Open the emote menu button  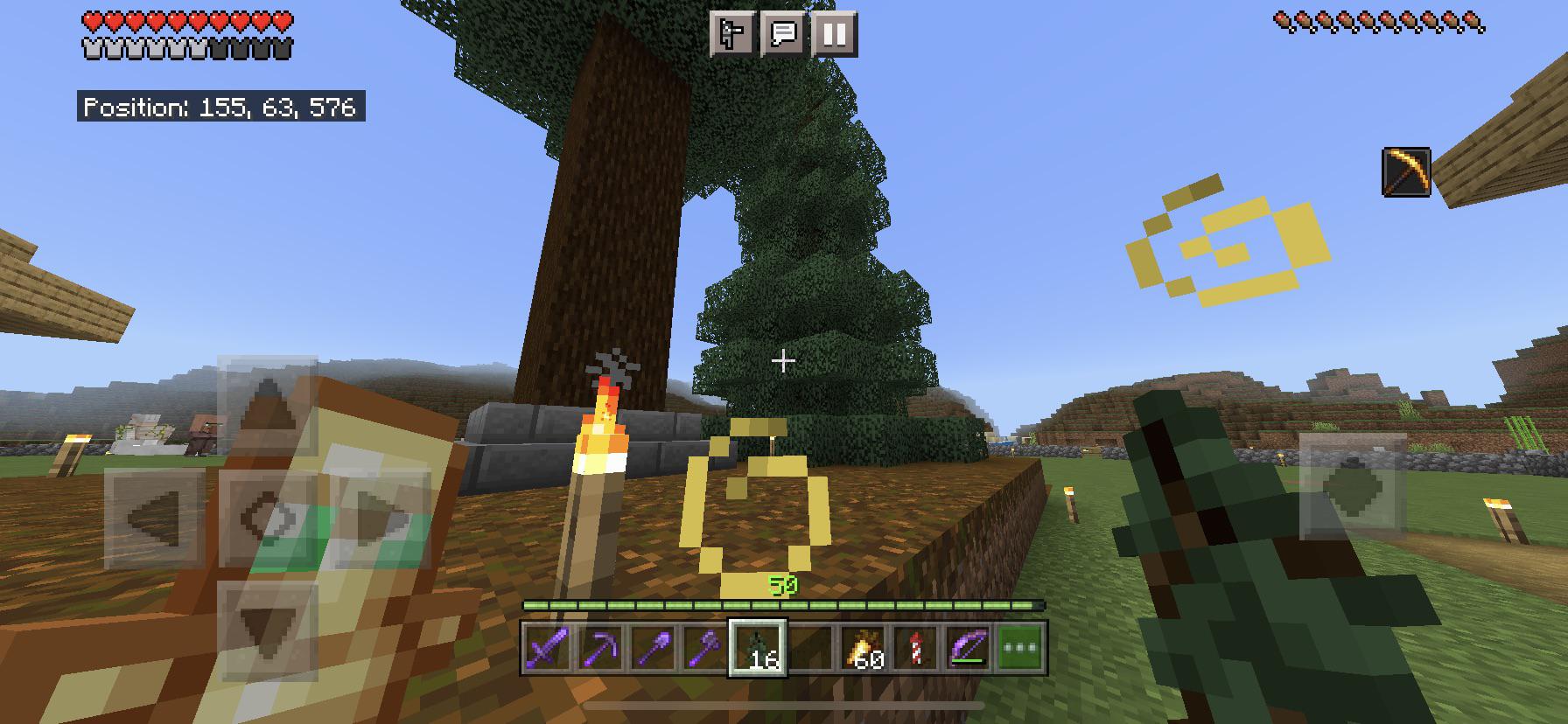tap(731, 34)
